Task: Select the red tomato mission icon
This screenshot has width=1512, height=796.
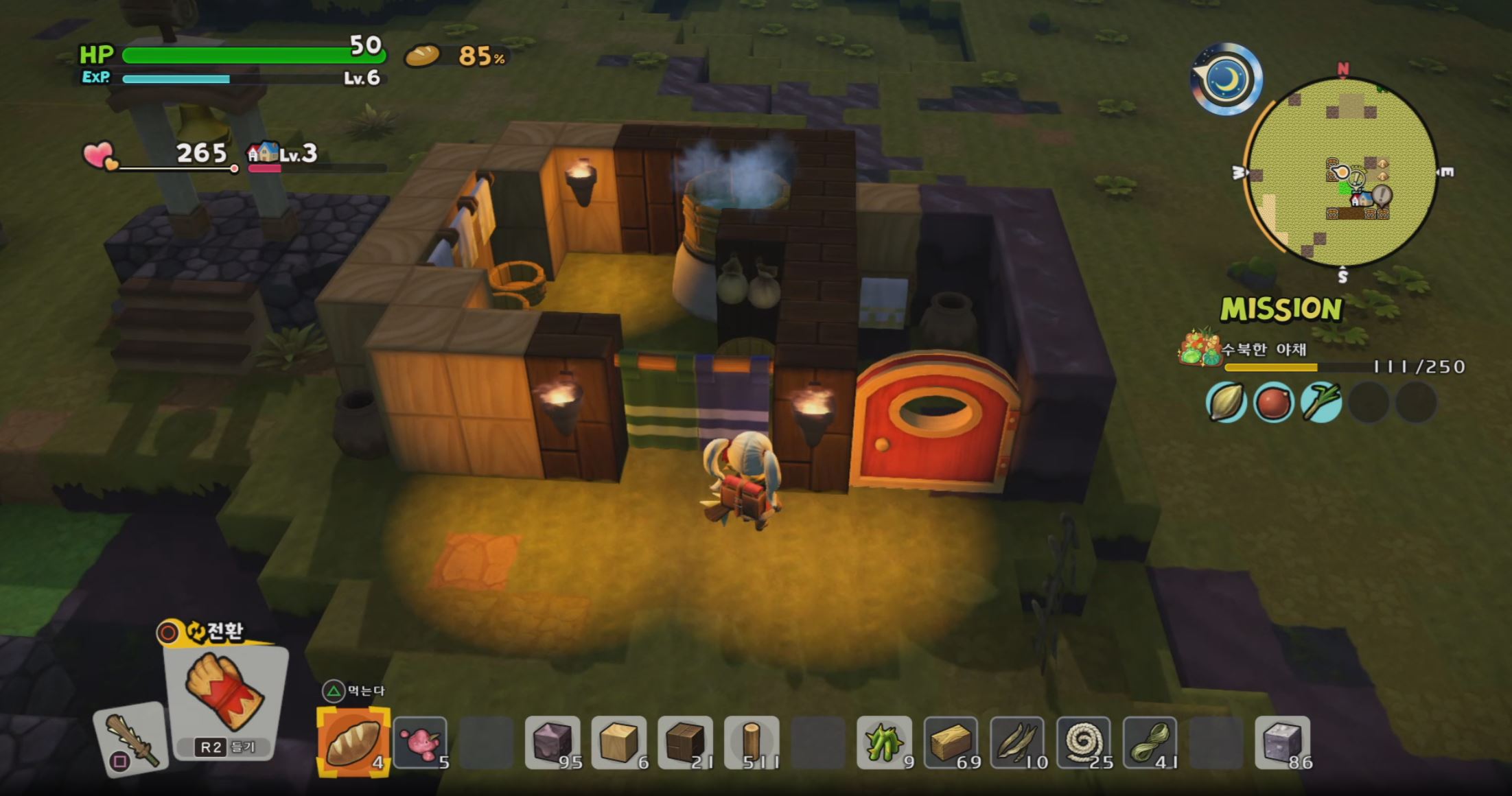Action: [x=1273, y=402]
